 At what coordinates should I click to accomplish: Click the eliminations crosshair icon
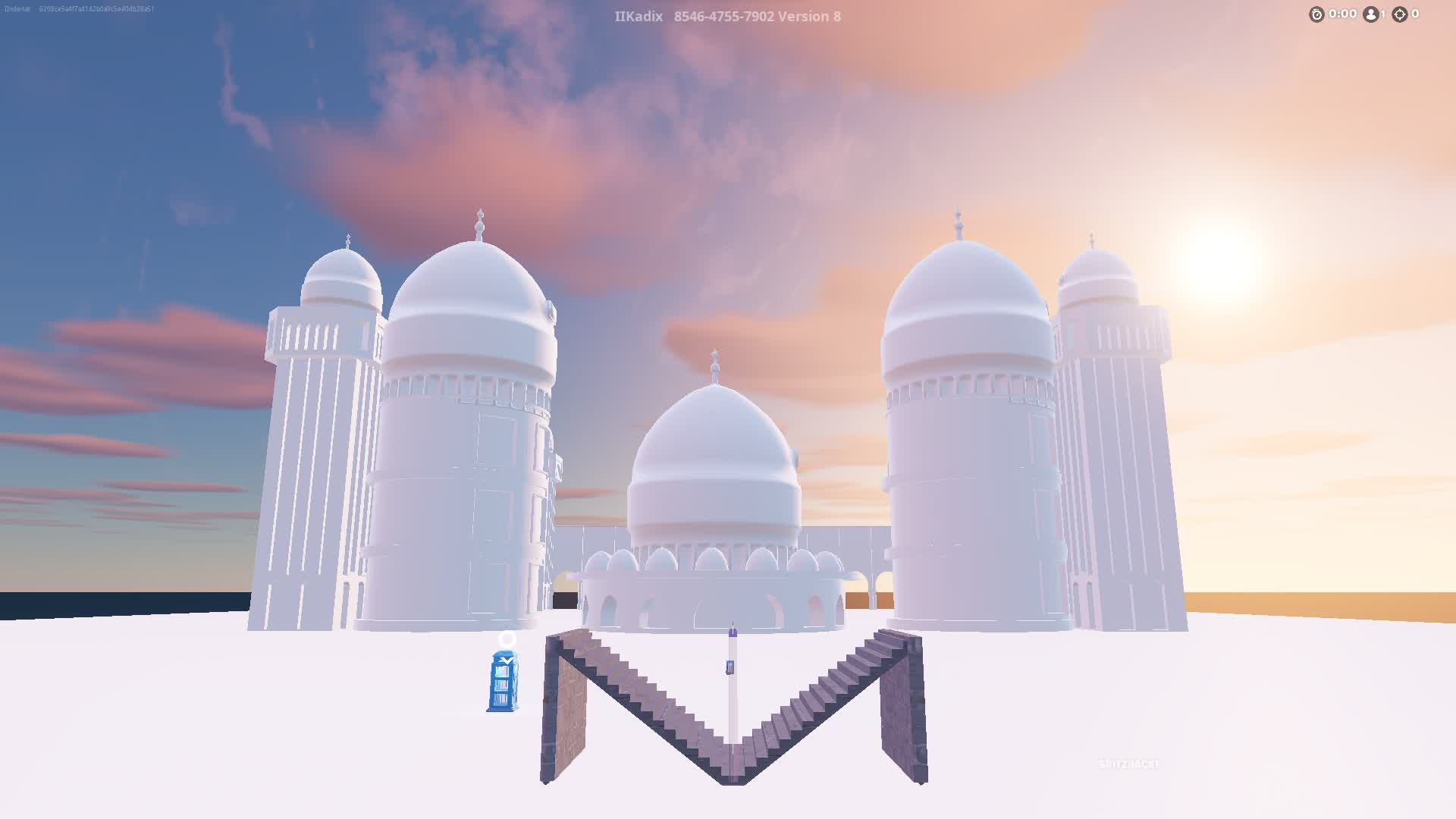(1399, 14)
